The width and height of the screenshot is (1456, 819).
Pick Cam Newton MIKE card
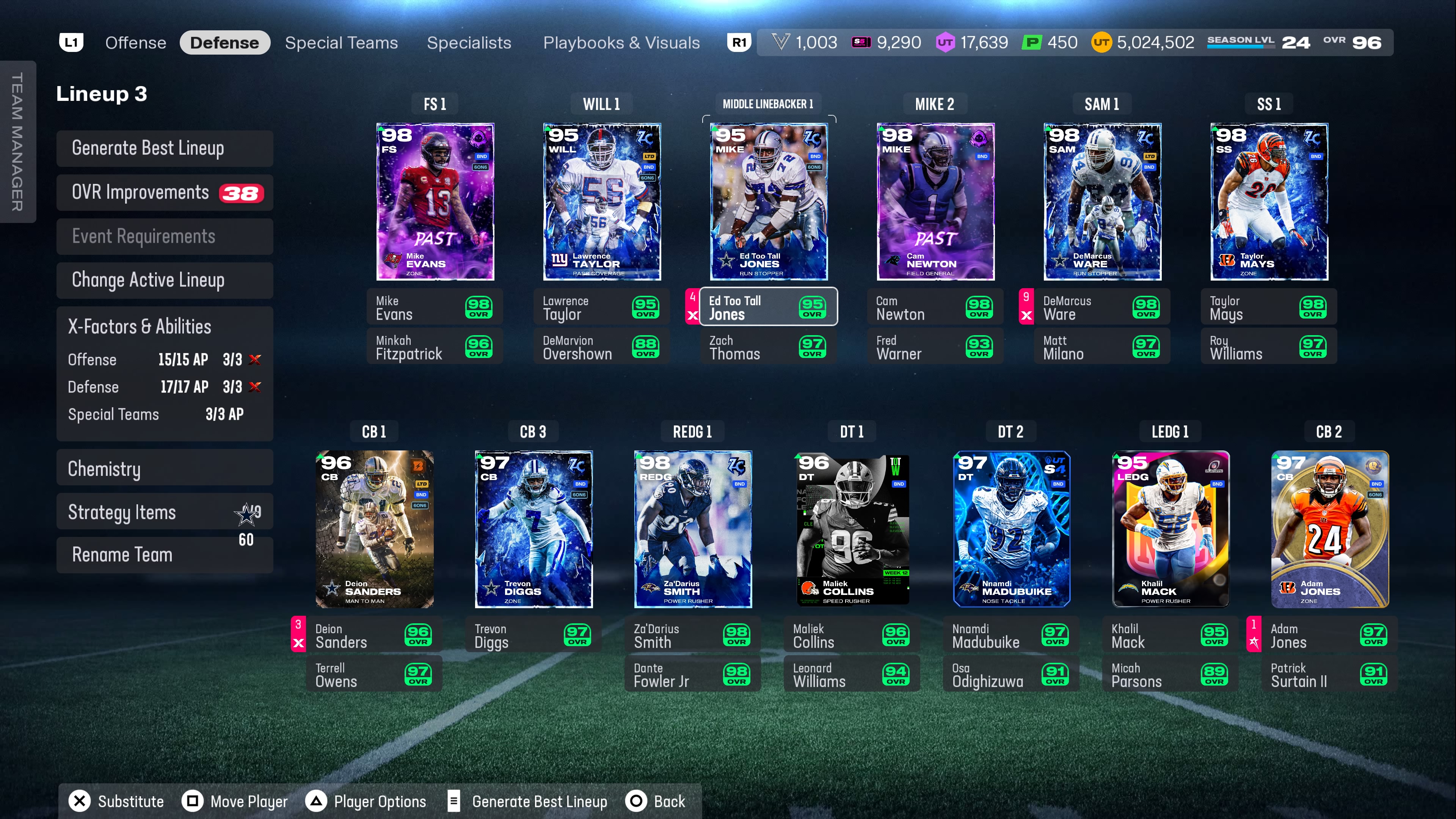[x=935, y=202]
